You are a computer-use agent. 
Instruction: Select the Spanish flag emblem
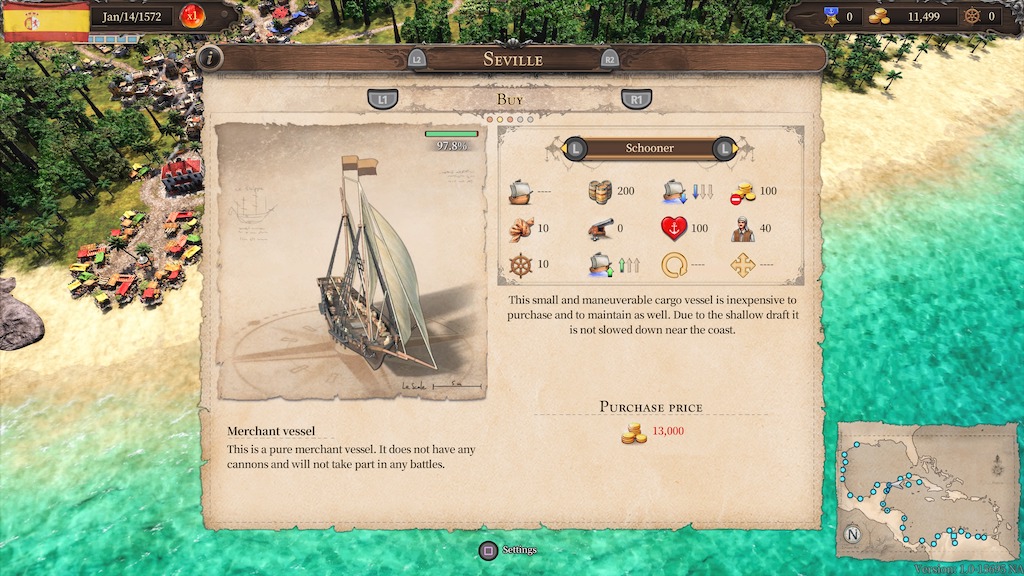45,20
